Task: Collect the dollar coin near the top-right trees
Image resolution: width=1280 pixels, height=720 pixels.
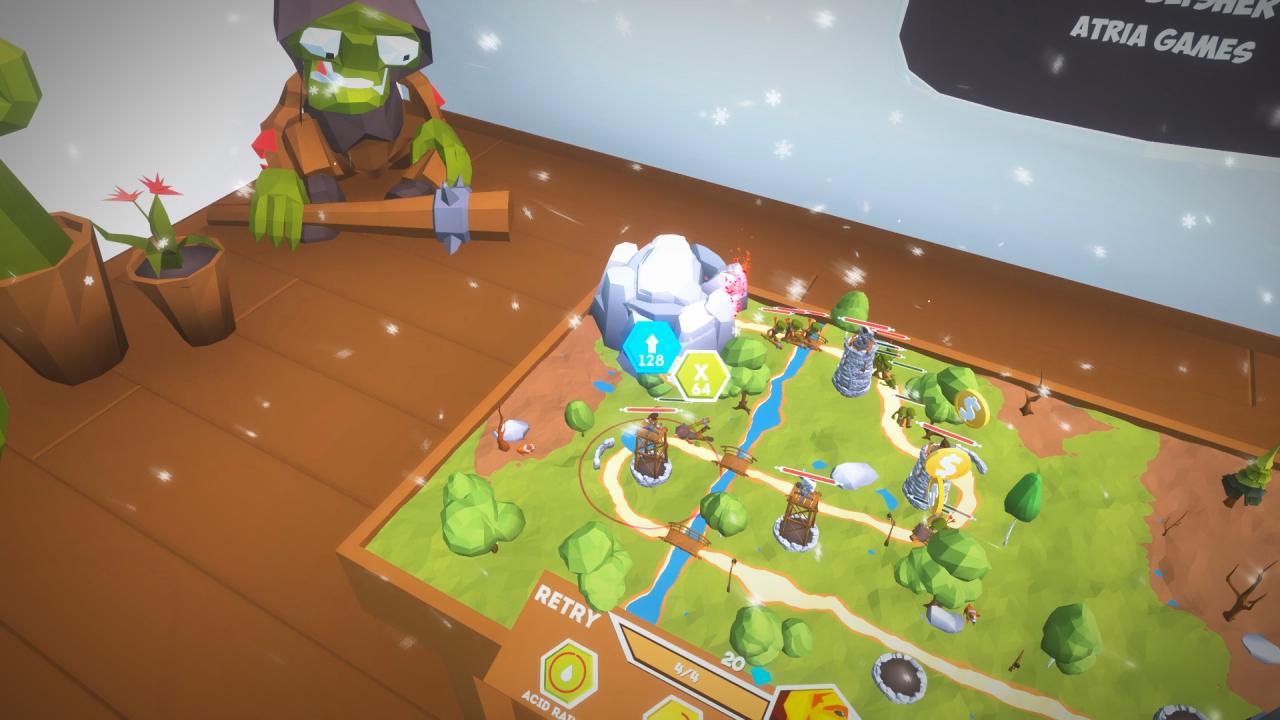Action: click(x=972, y=409)
